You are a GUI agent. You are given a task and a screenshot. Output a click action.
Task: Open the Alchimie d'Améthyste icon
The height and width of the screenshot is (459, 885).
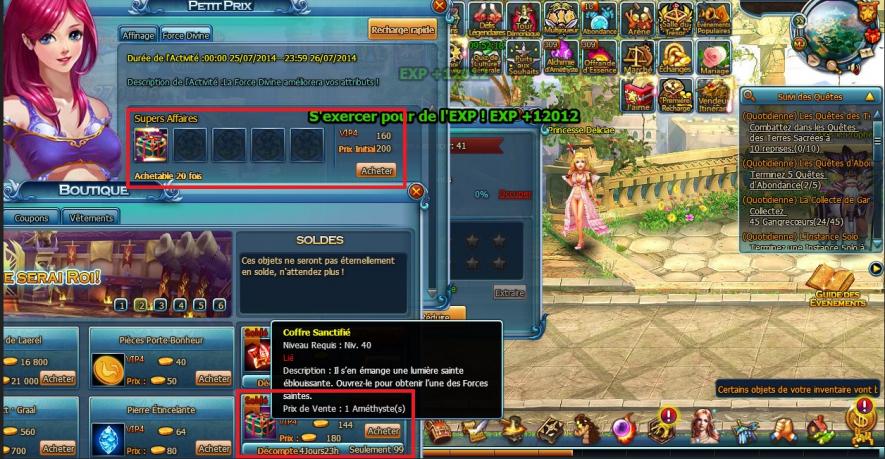coord(559,56)
